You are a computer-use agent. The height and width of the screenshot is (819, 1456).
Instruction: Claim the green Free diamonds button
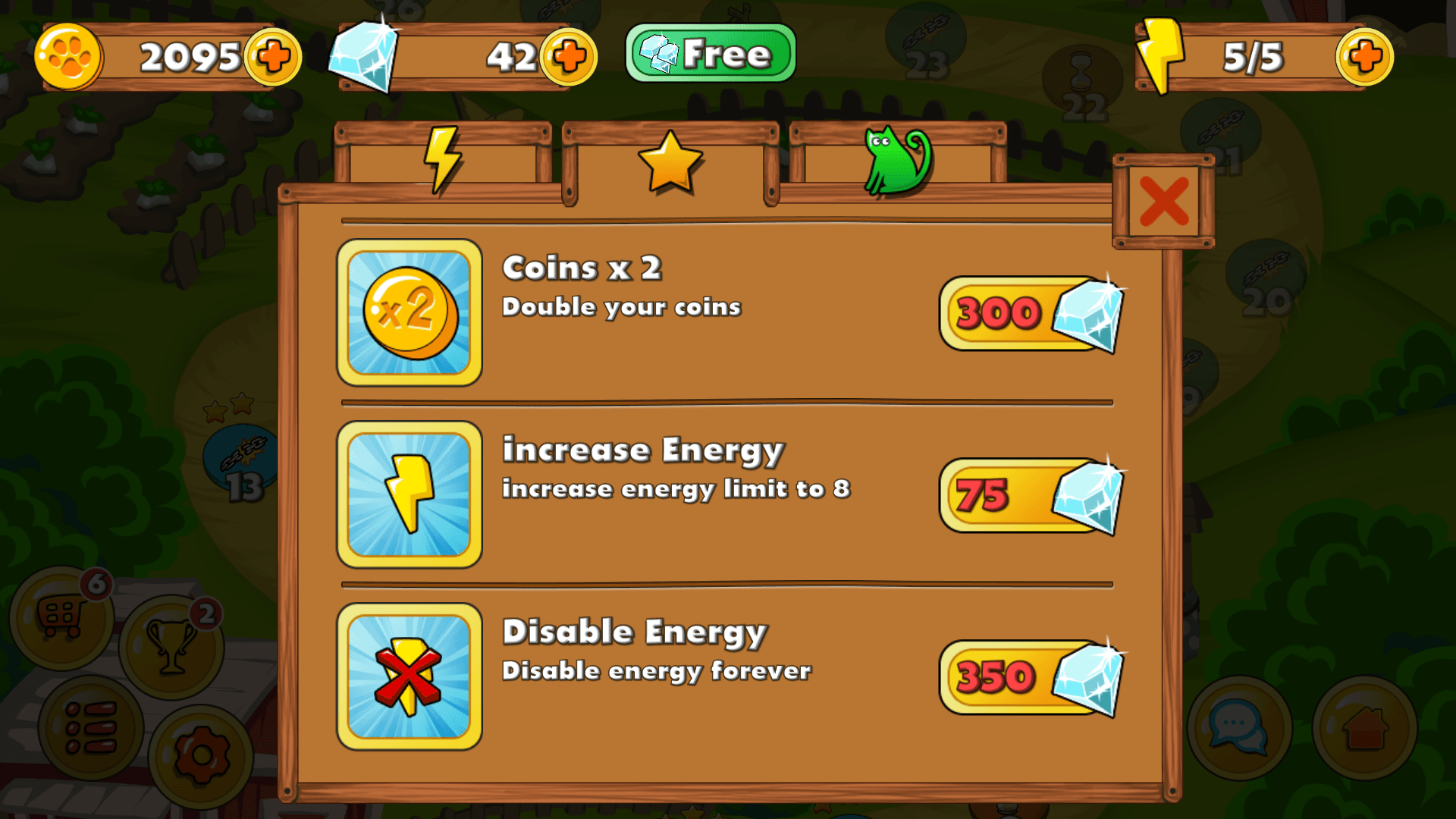709,52
